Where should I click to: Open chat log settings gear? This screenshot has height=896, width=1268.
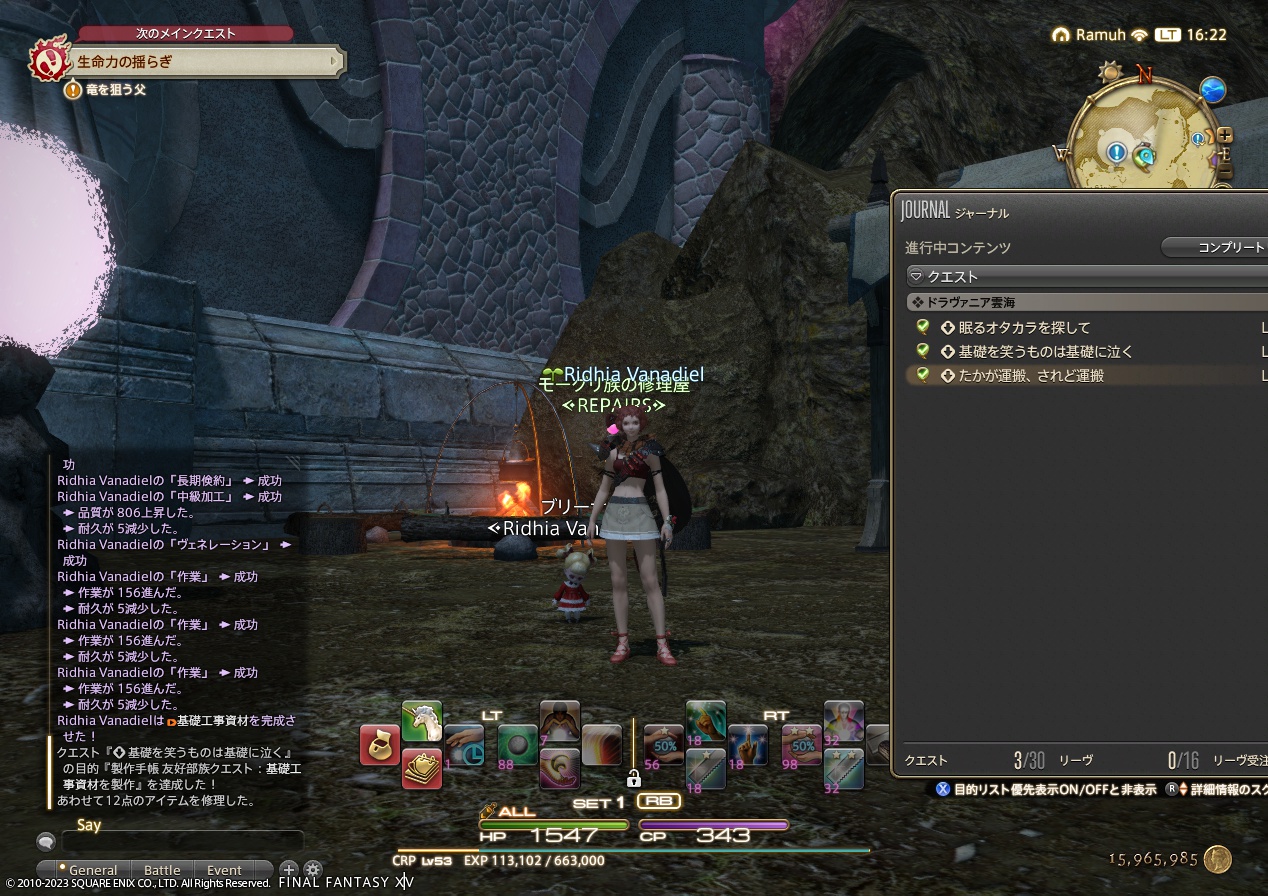(x=313, y=870)
